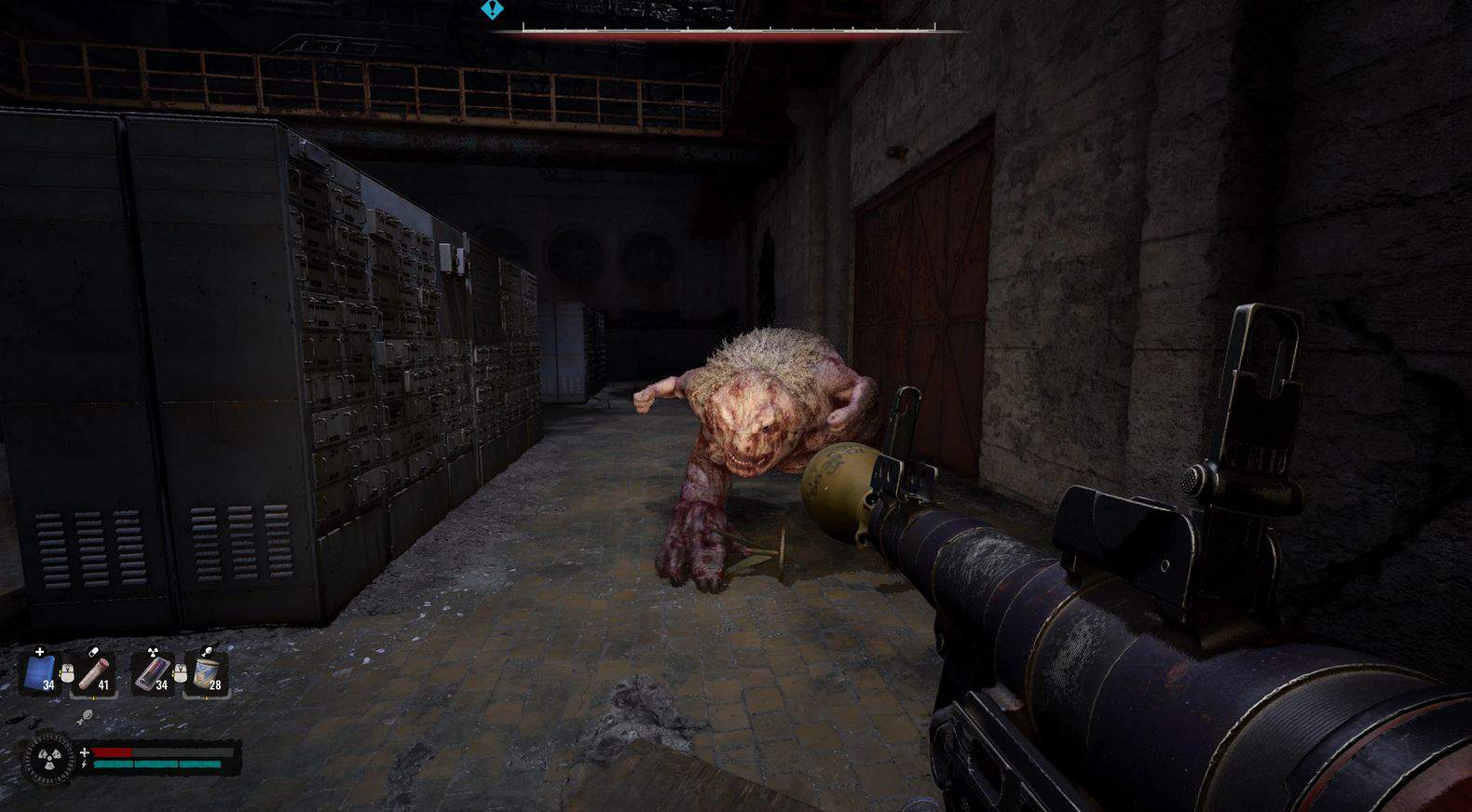Screen dimensions: 1472x812
Task: Click the hunger status icon
Action: [x=82, y=717]
